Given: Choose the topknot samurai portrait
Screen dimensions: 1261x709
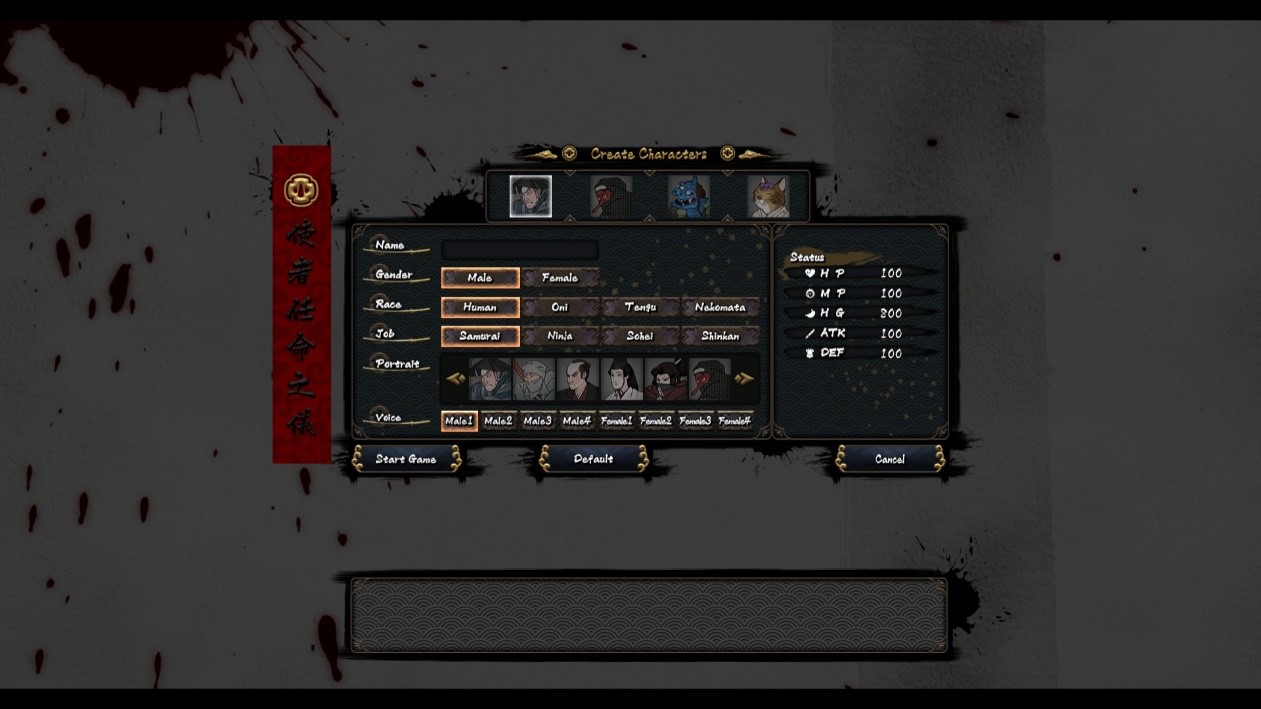Looking at the screenshot, I should [577, 379].
